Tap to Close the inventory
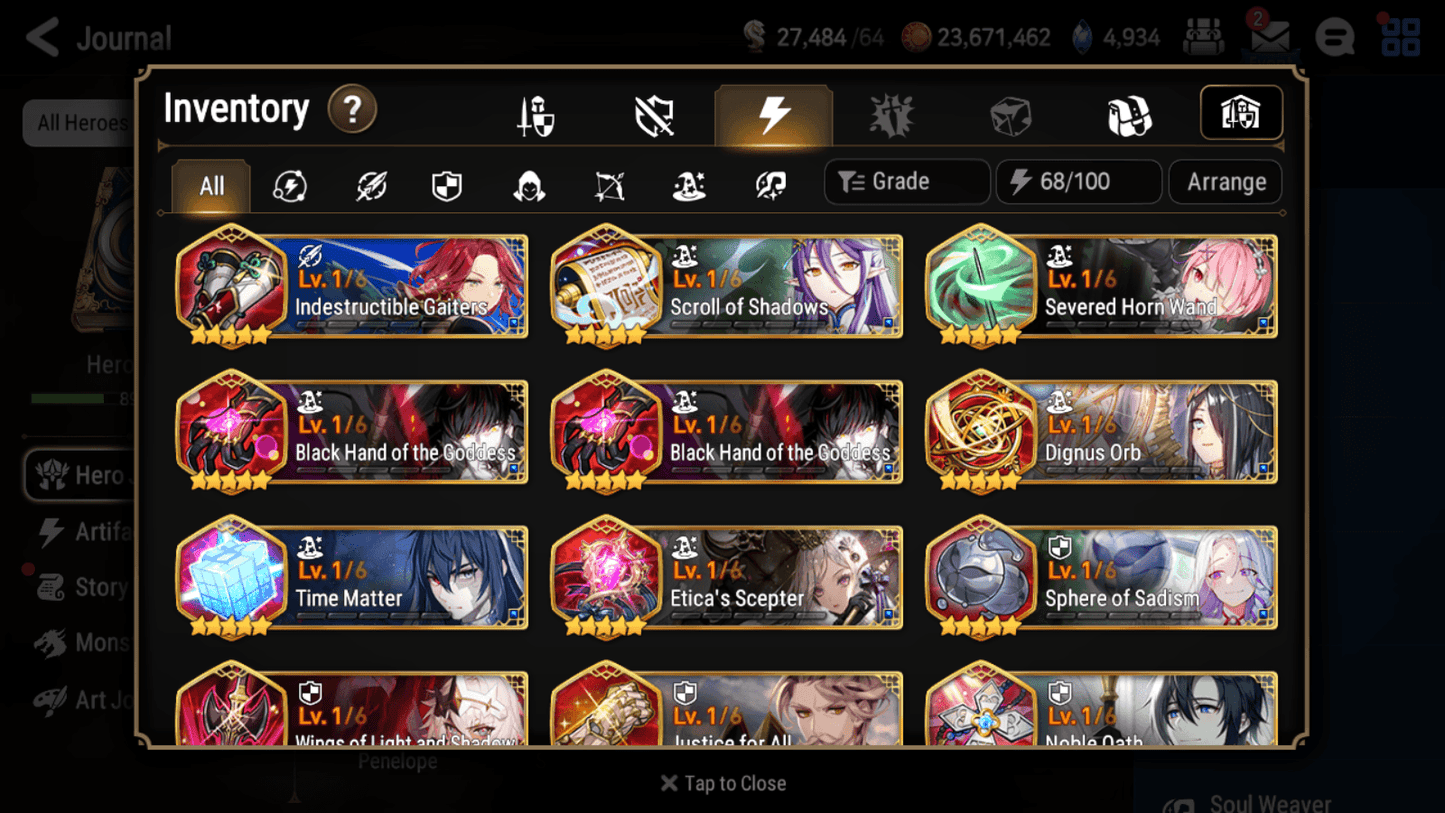This screenshot has height=813, width=1445. coord(722,783)
